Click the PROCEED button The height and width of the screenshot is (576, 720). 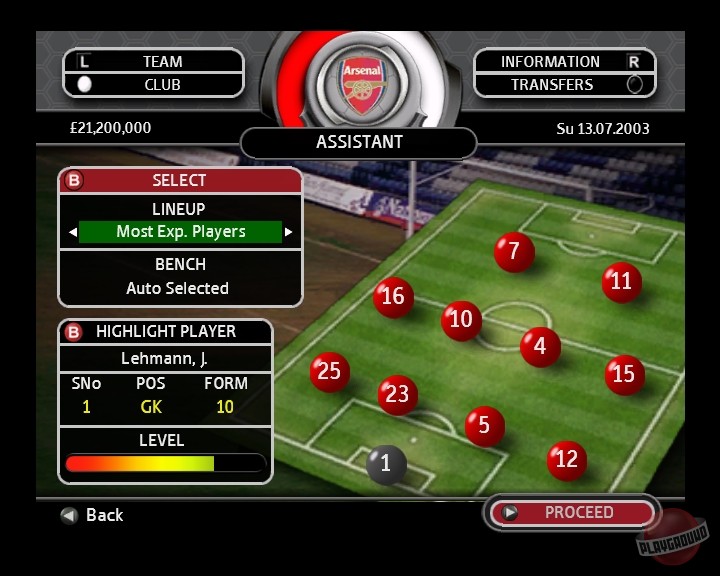coord(578,512)
